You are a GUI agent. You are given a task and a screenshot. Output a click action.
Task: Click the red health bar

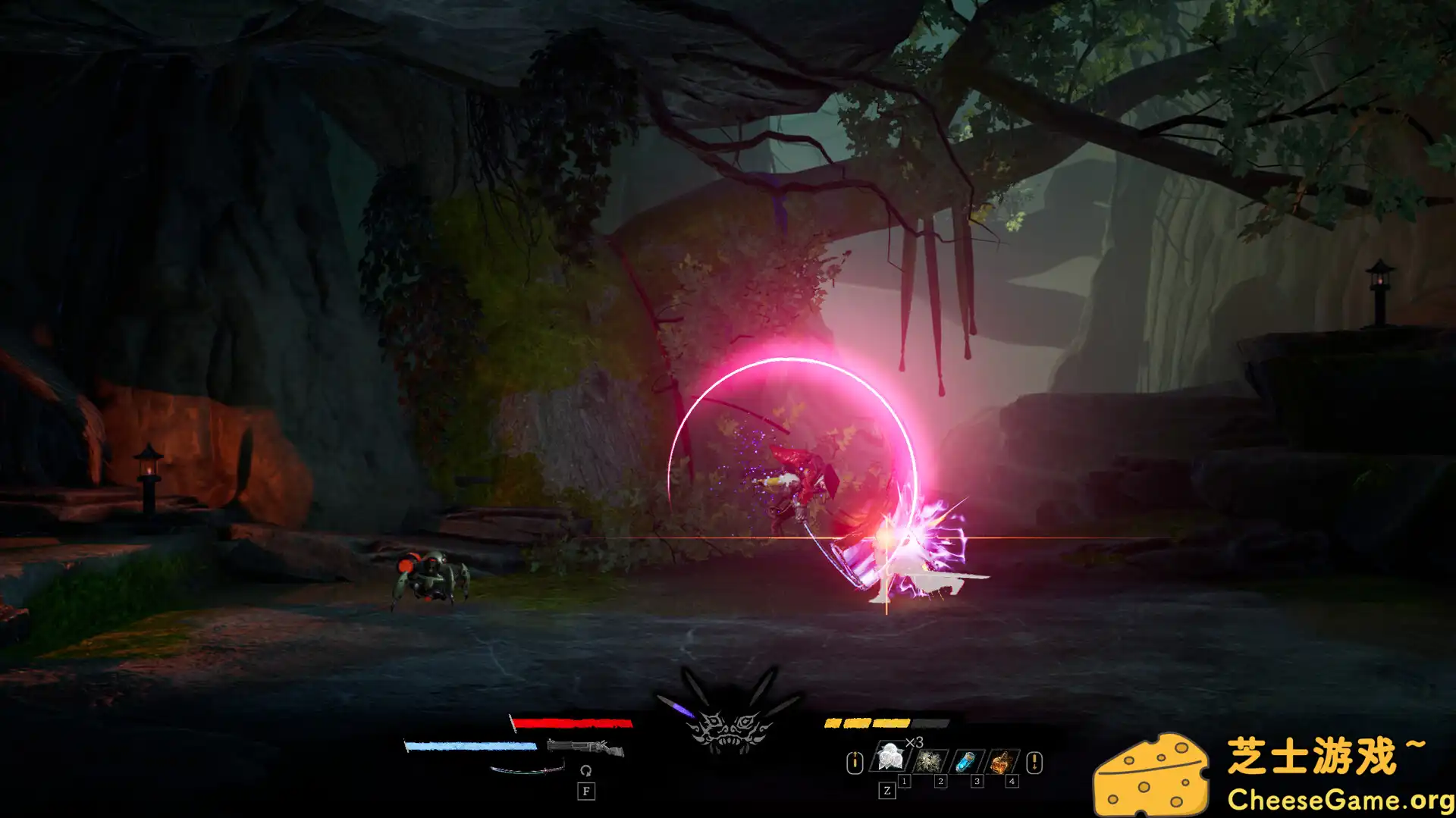pos(573,722)
